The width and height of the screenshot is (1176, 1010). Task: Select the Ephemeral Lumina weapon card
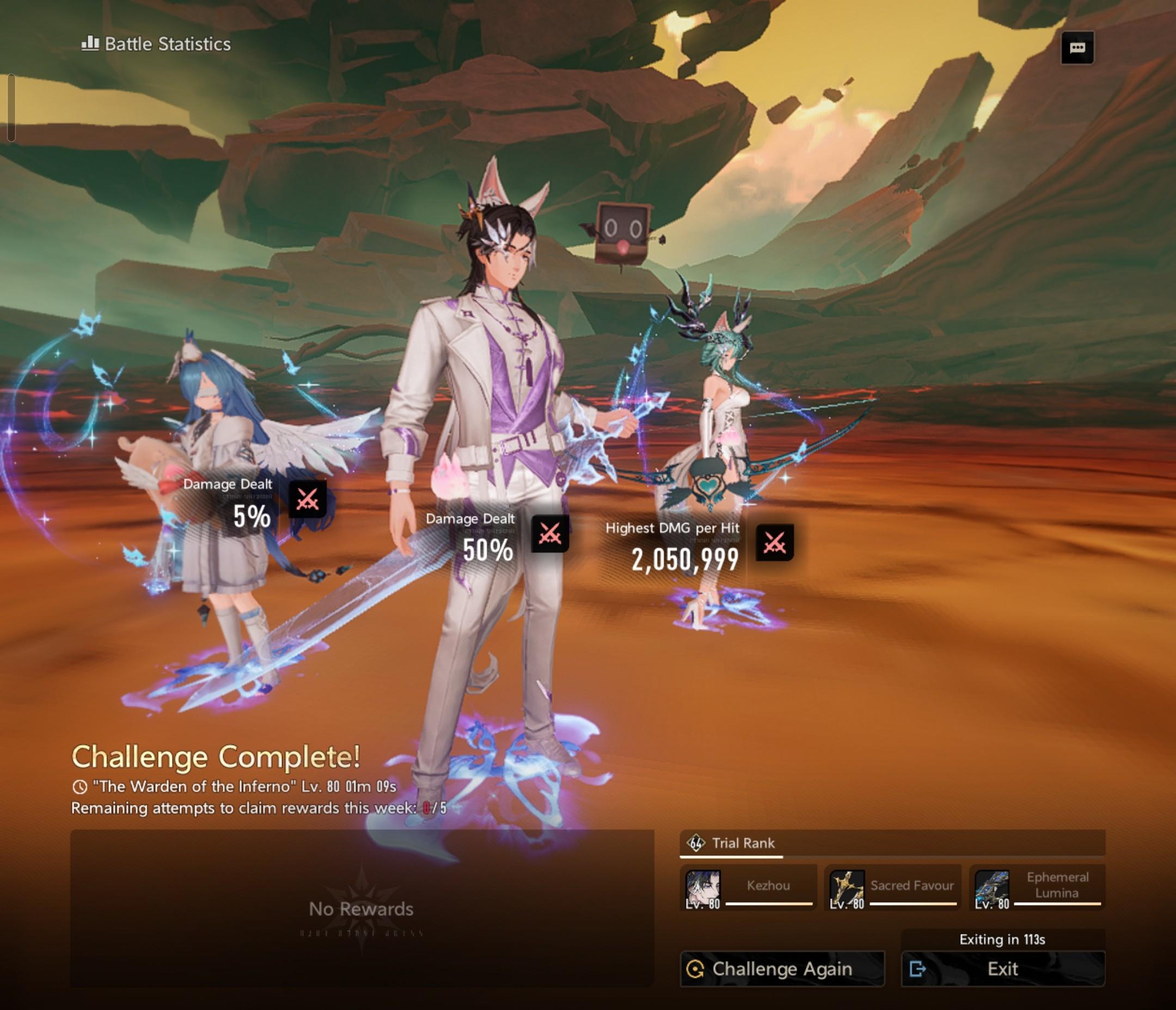pos(1037,888)
